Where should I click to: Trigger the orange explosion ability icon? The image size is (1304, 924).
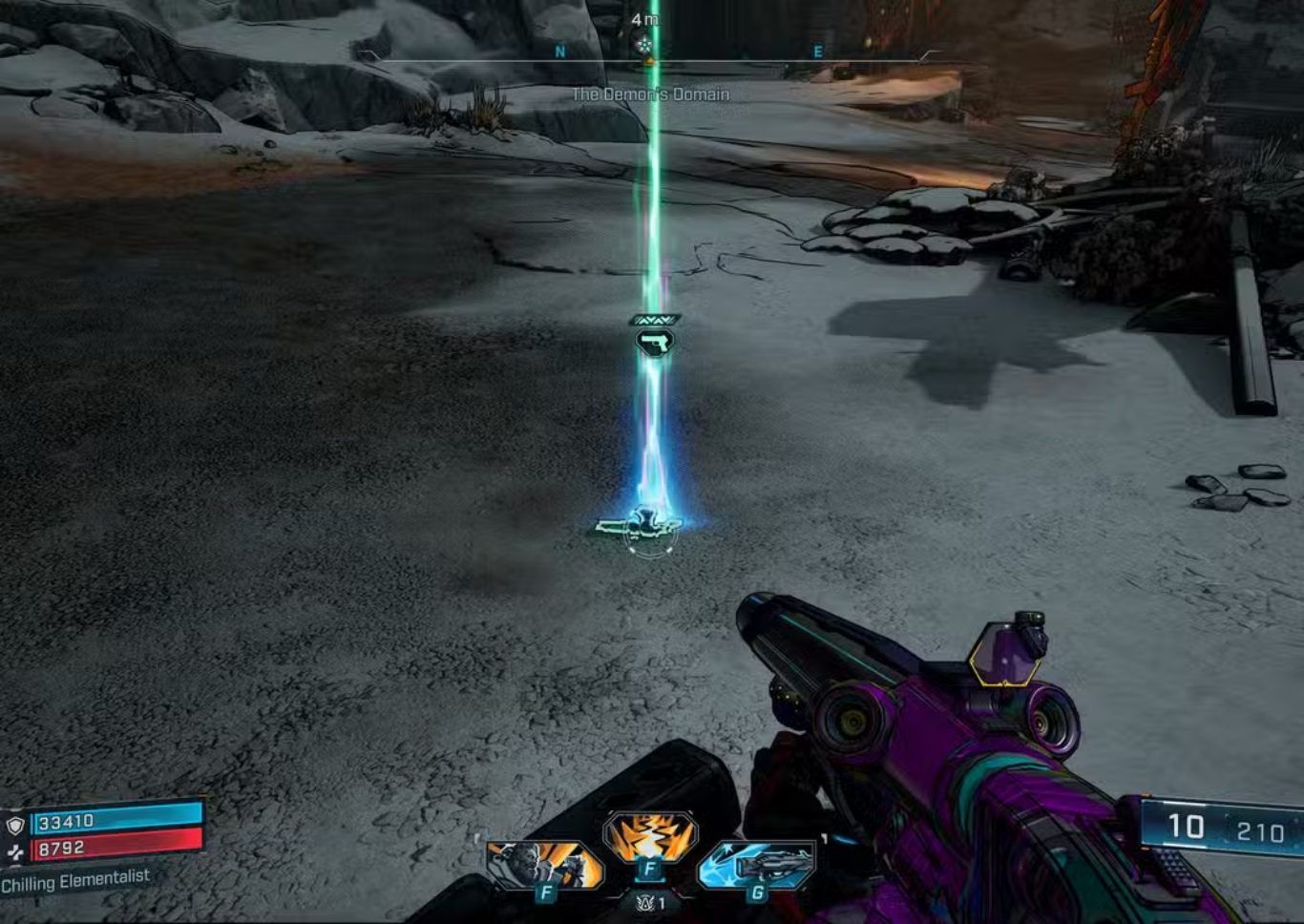click(650, 837)
